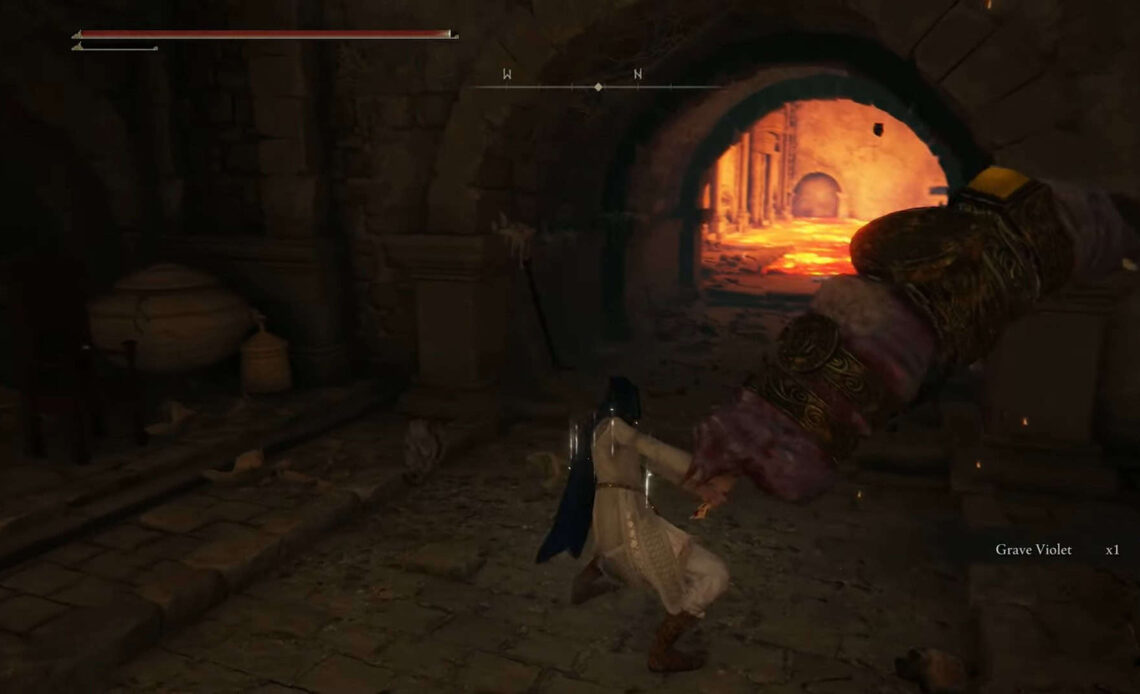Viewport: 1140px width, 694px height.
Task: Click the Grave Violet pickup notification
Action: (1055, 550)
